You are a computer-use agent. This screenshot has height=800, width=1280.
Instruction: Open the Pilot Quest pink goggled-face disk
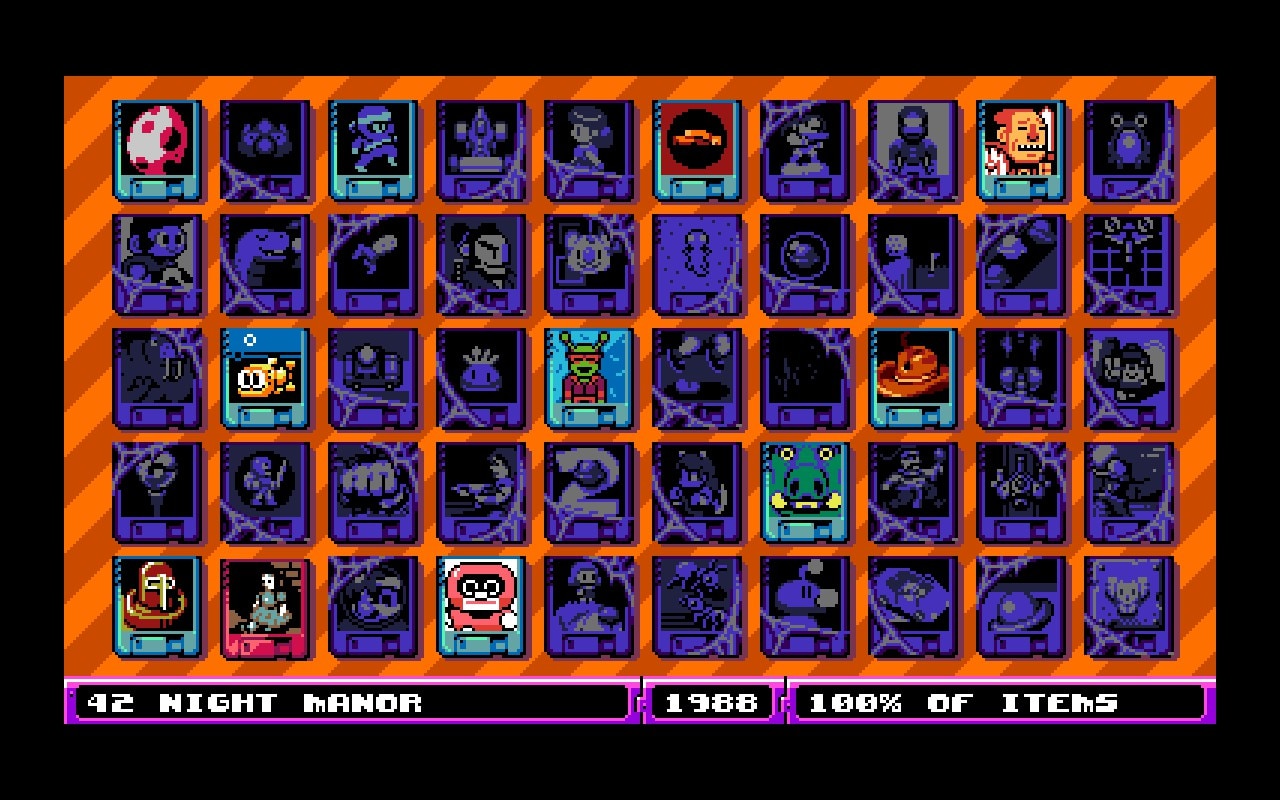pos(481,606)
